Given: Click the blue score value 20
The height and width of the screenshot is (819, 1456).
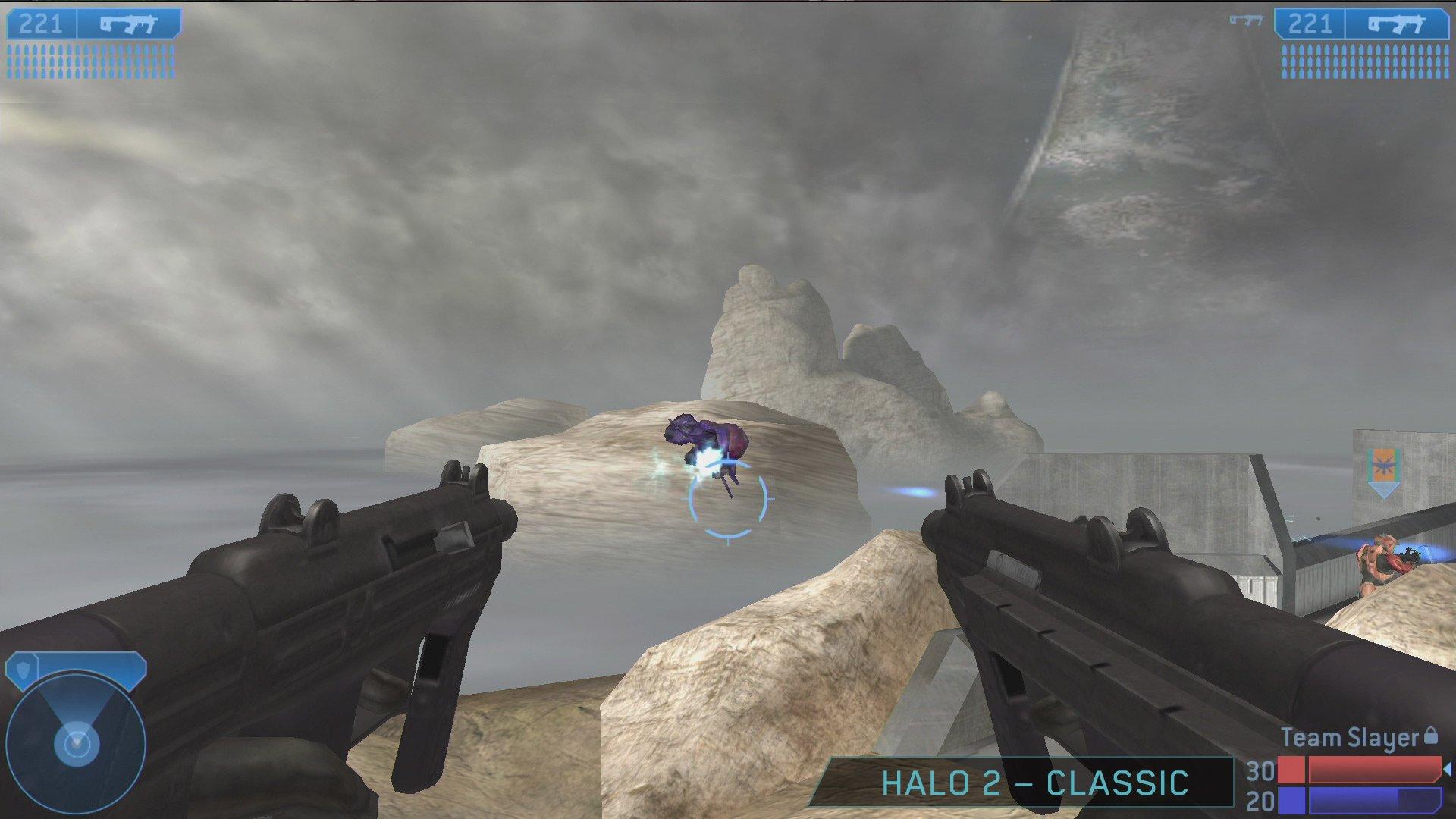Looking at the screenshot, I should pyautogui.click(x=1260, y=802).
